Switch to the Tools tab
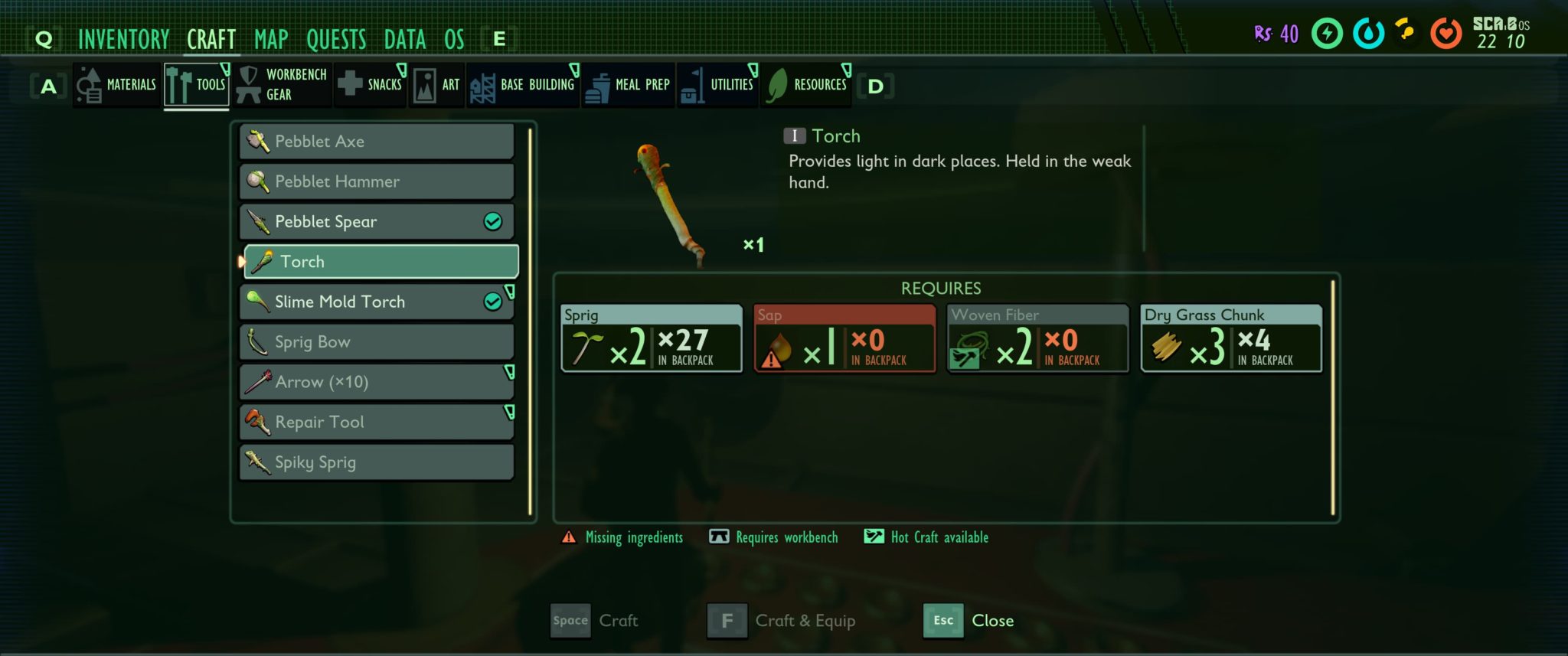Image resolution: width=1568 pixels, height=656 pixels. click(x=196, y=84)
